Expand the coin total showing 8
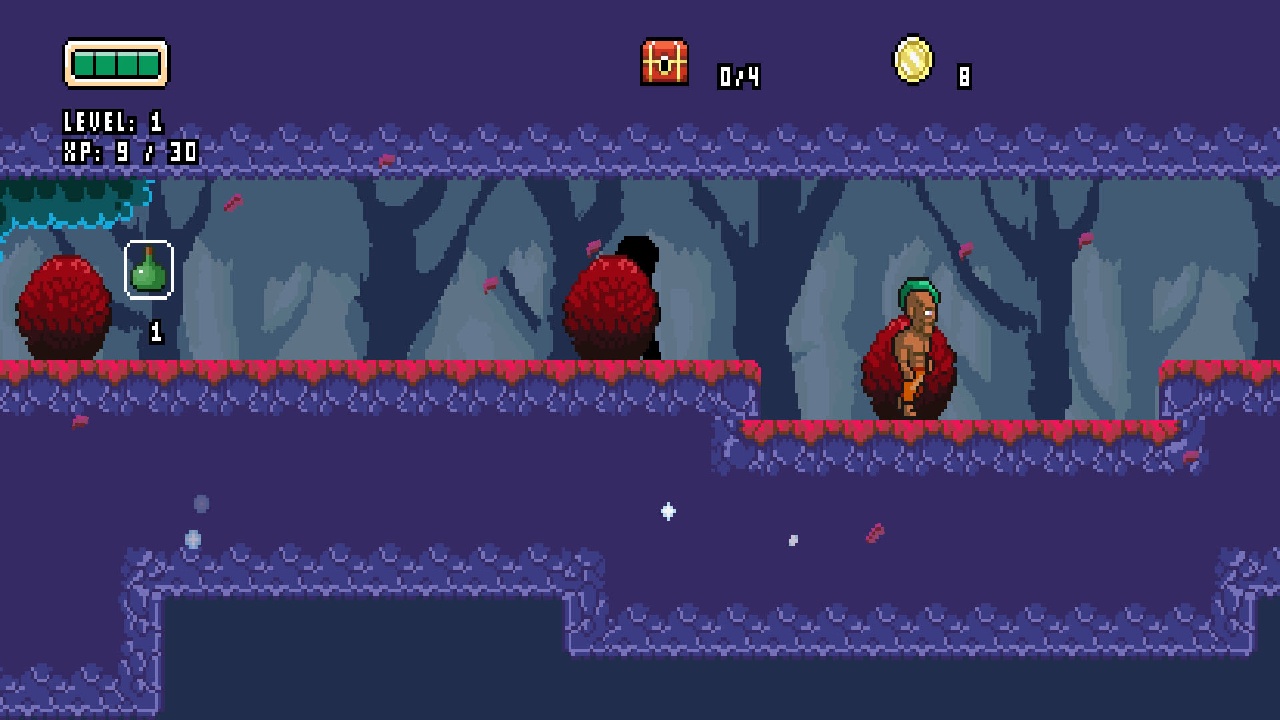The image size is (1280, 720). (966, 75)
